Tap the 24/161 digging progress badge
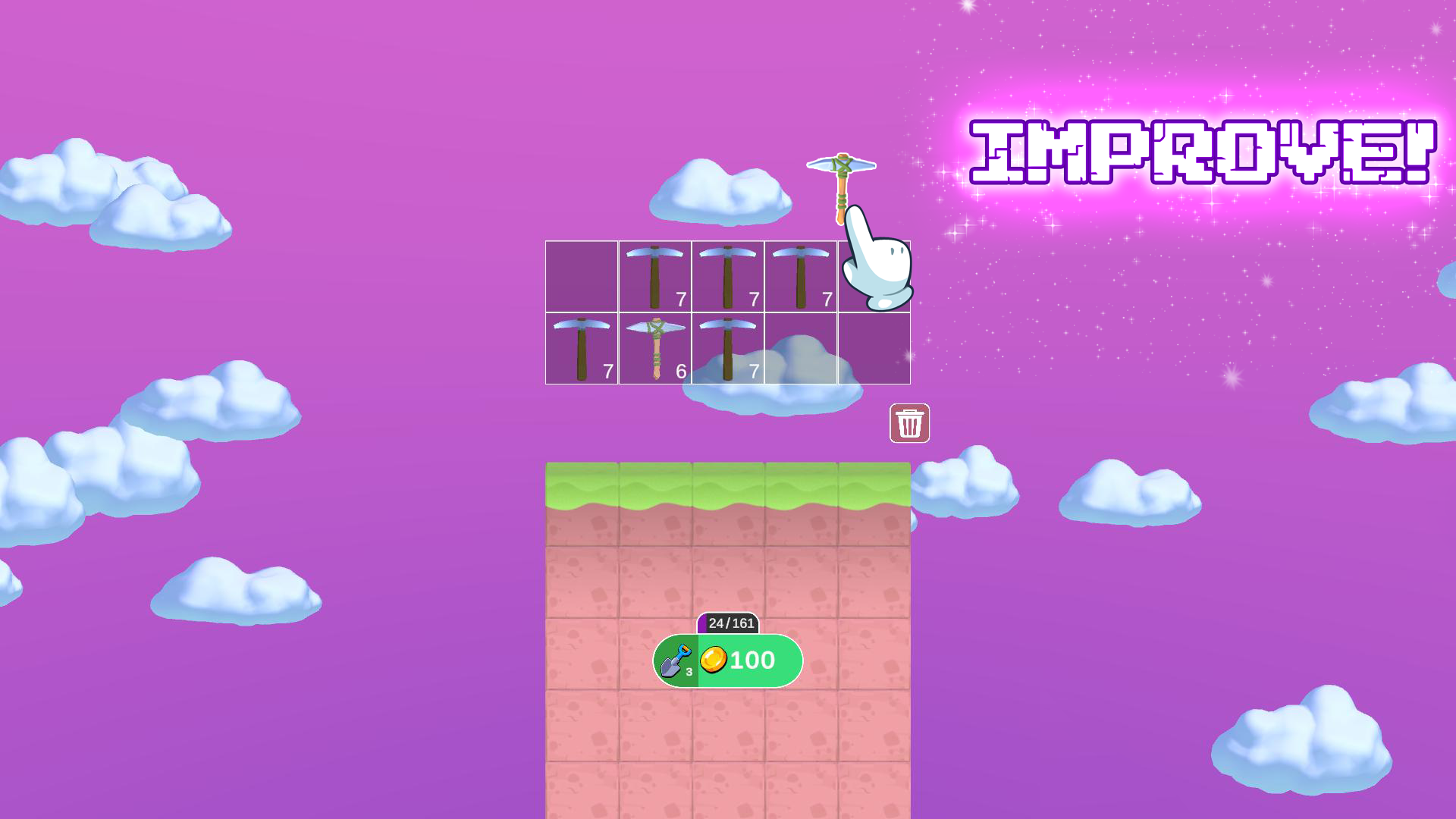The image size is (1456, 819). pos(730,623)
